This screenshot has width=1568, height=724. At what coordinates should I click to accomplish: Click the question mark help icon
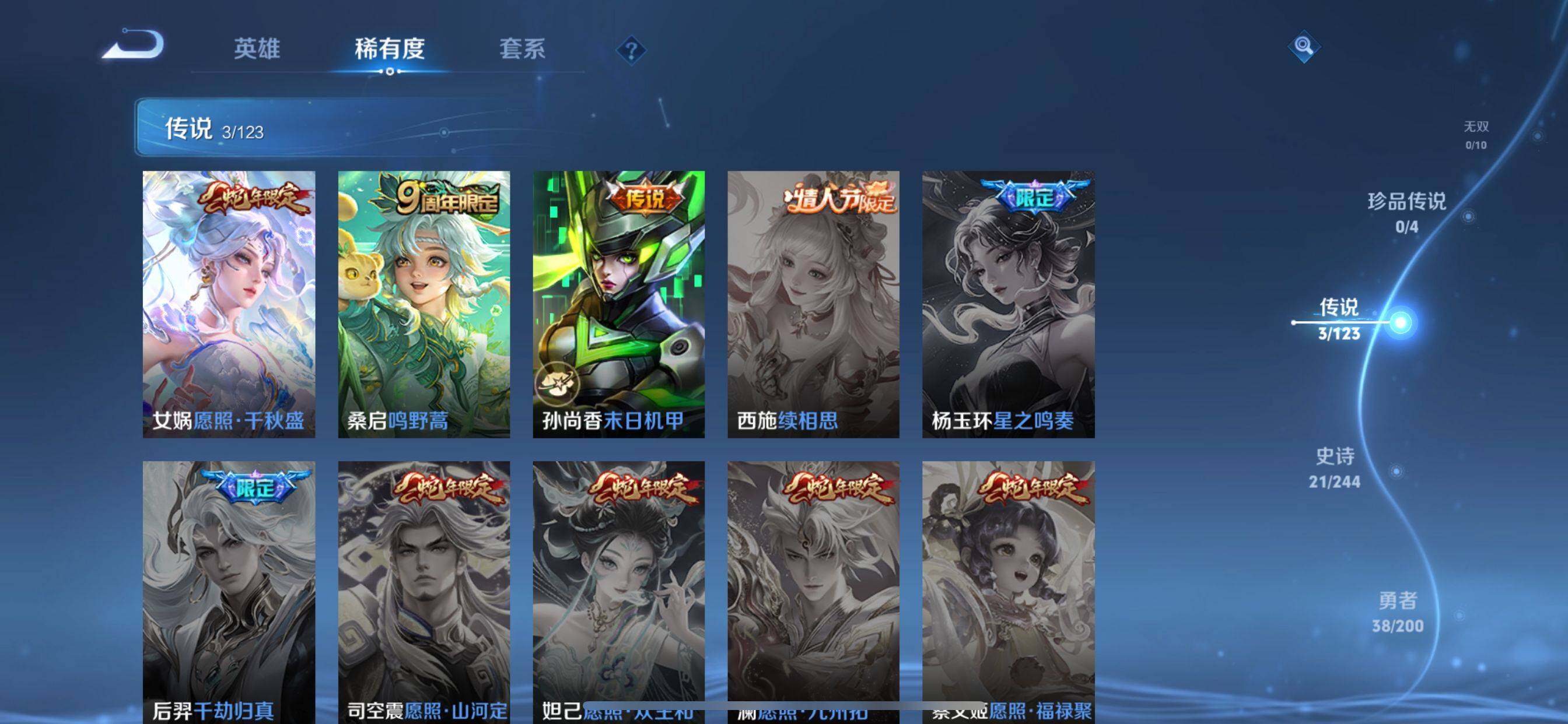coord(631,50)
